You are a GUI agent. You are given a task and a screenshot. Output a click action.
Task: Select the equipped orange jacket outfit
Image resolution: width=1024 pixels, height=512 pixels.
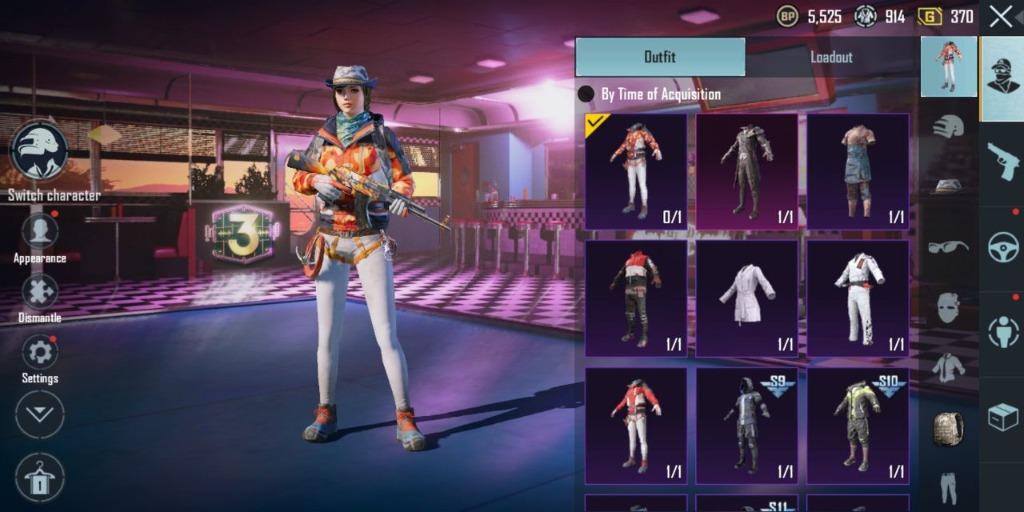click(x=636, y=171)
